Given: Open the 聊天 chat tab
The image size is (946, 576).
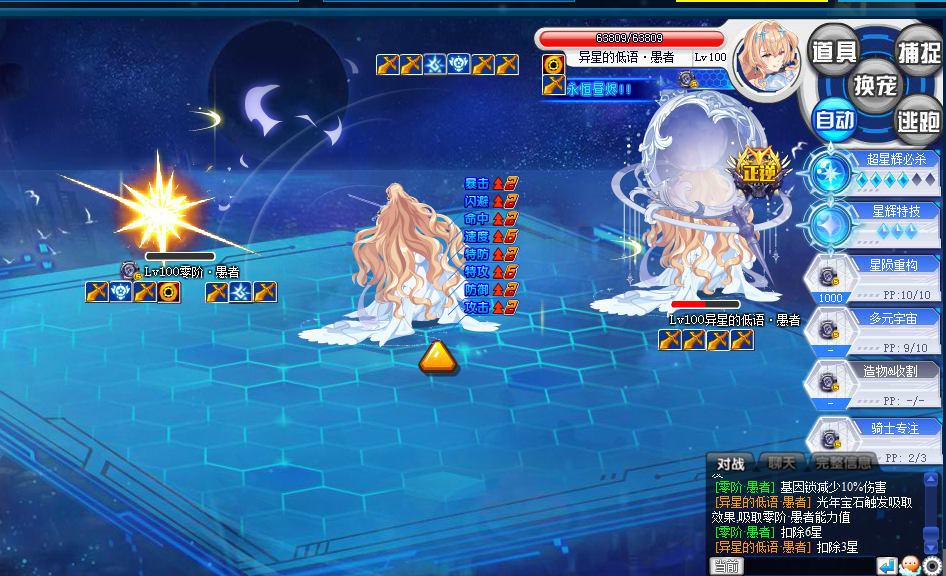Looking at the screenshot, I should click(x=782, y=463).
